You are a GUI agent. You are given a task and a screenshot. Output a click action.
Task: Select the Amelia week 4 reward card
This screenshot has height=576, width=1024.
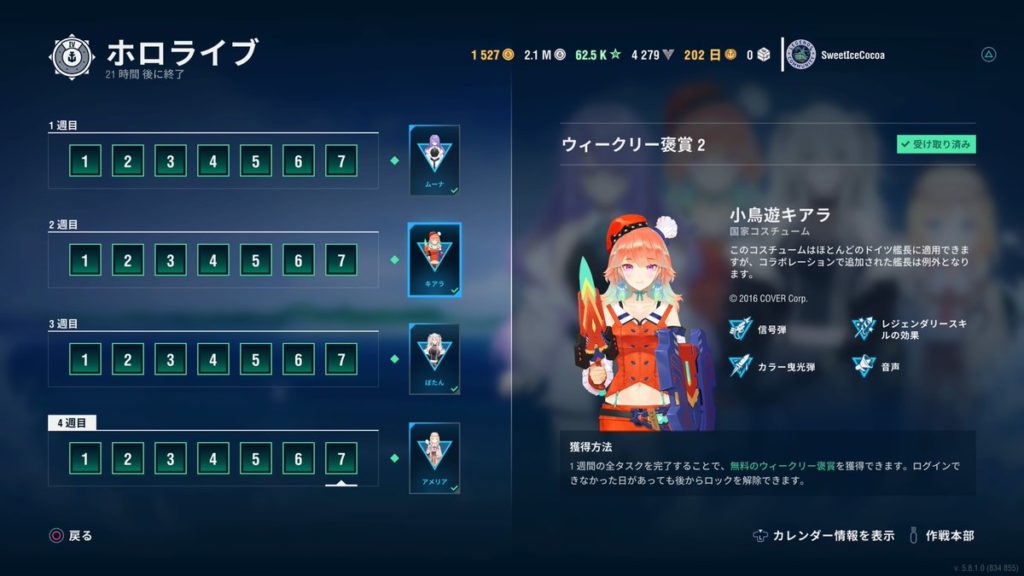pyautogui.click(x=434, y=458)
